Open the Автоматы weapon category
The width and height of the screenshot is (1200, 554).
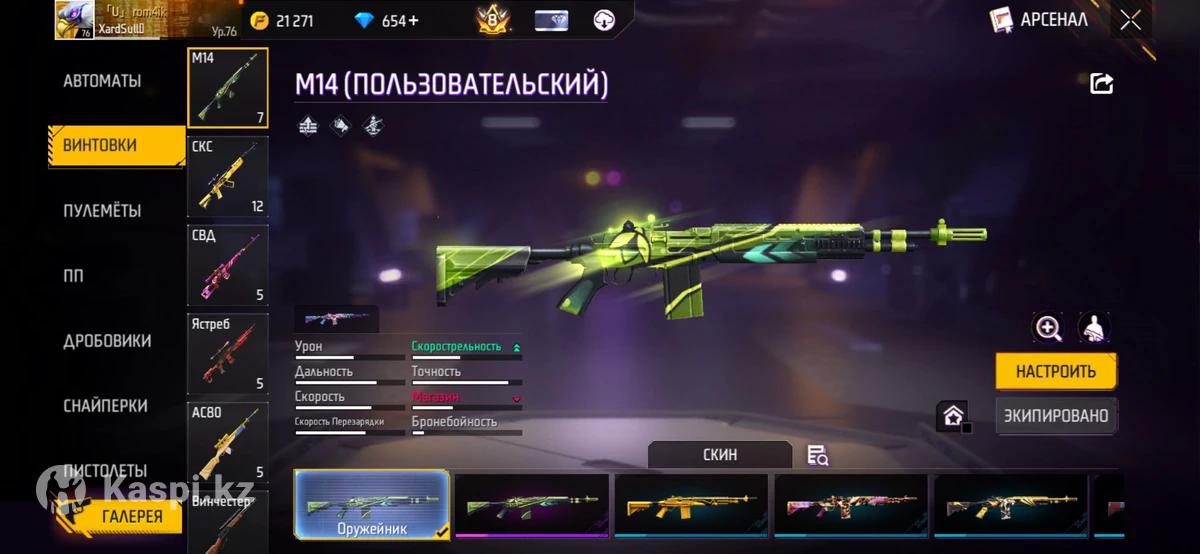tap(102, 81)
